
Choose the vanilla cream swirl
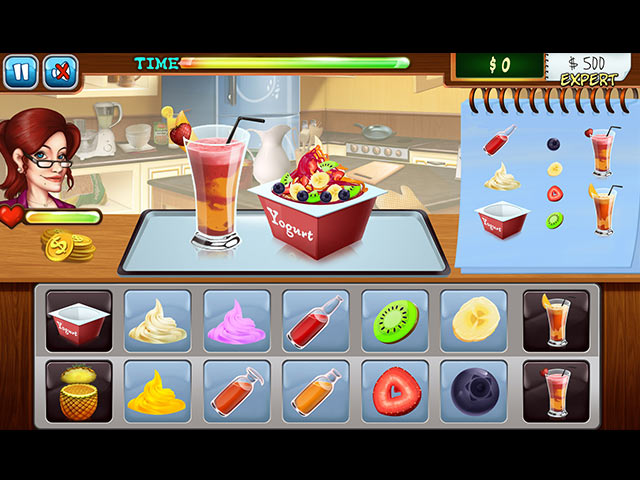tap(157, 321)
